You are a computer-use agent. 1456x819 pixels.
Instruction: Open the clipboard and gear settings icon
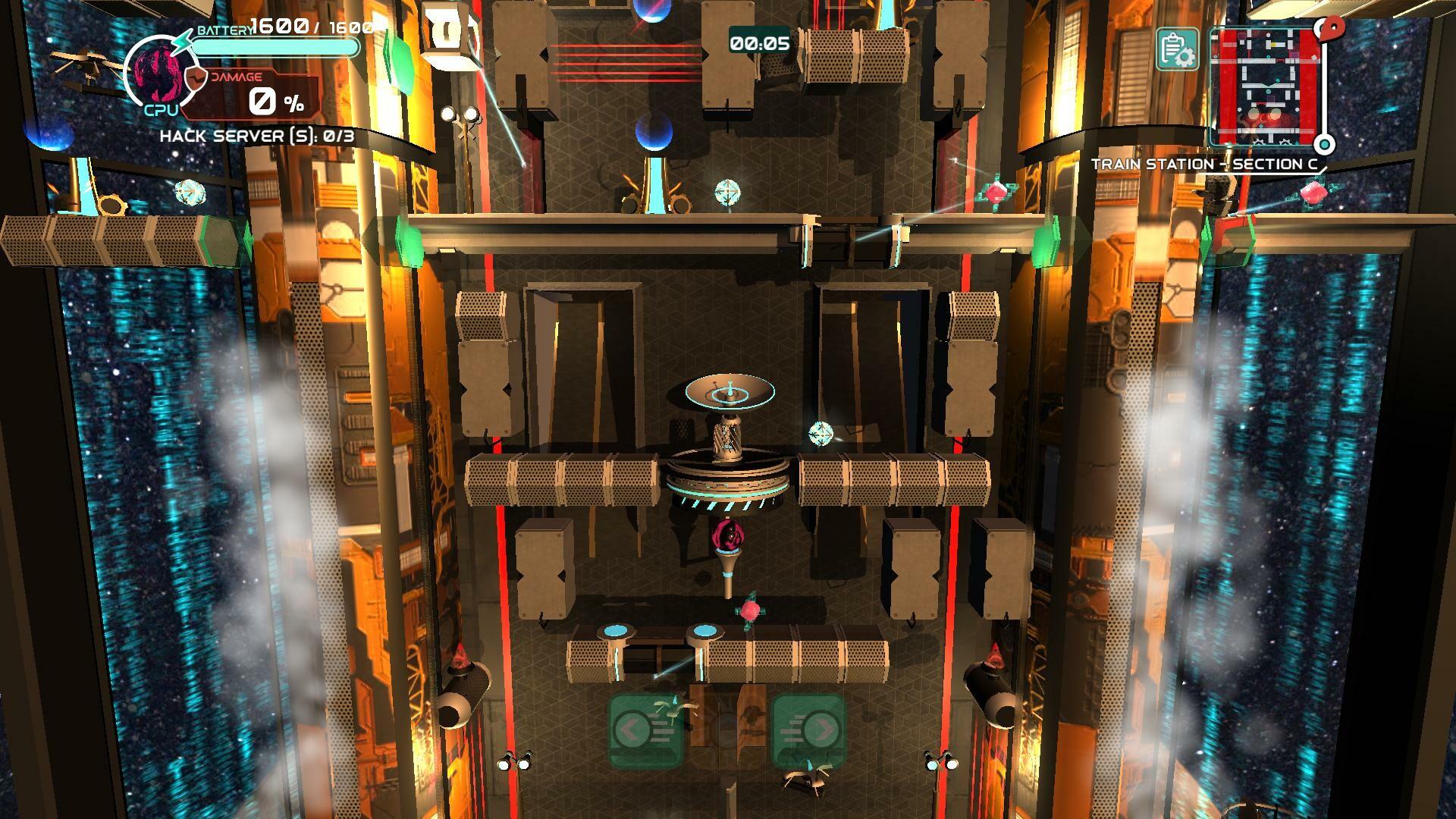coord(1176,50)
